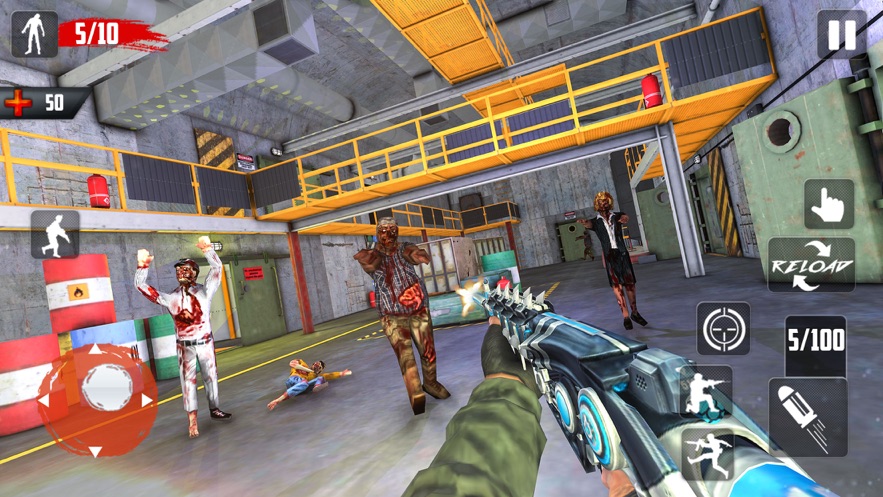Toggle the walking man sprint icon

point(55,235)
